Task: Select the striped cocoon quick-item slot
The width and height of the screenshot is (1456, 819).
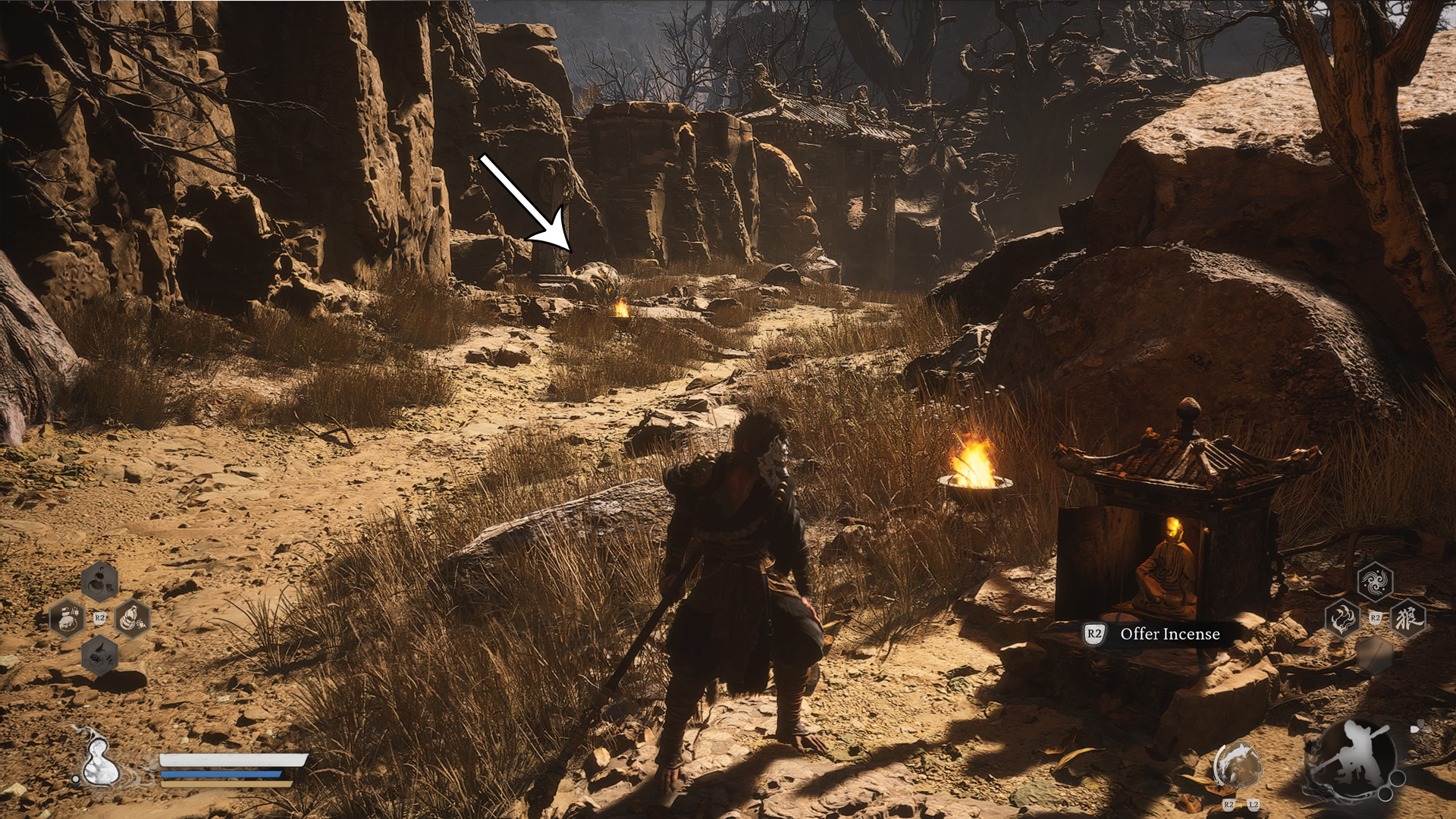Action: (x=132, y=617)
